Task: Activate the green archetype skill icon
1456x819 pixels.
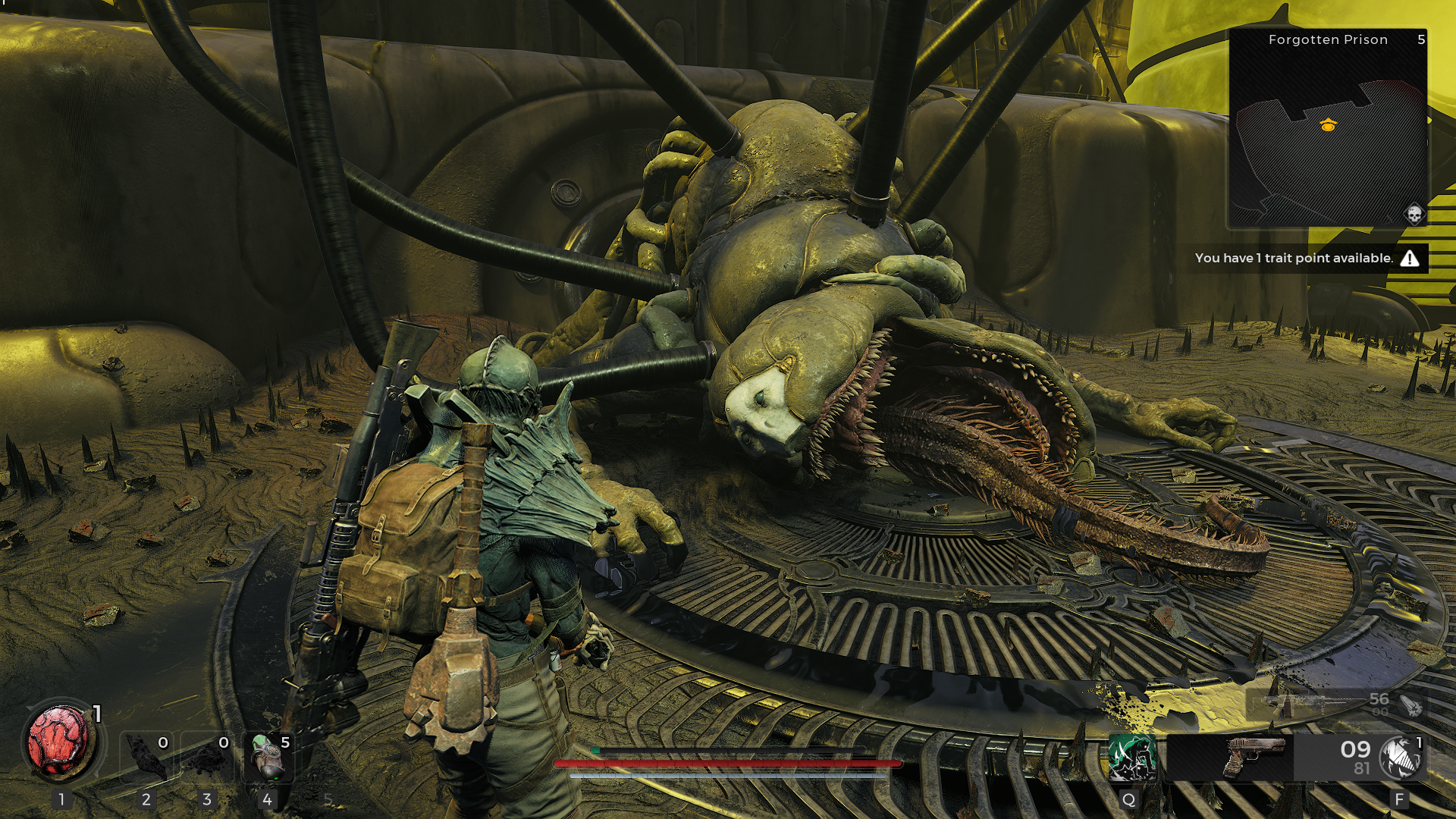Action: [1131, 757]
